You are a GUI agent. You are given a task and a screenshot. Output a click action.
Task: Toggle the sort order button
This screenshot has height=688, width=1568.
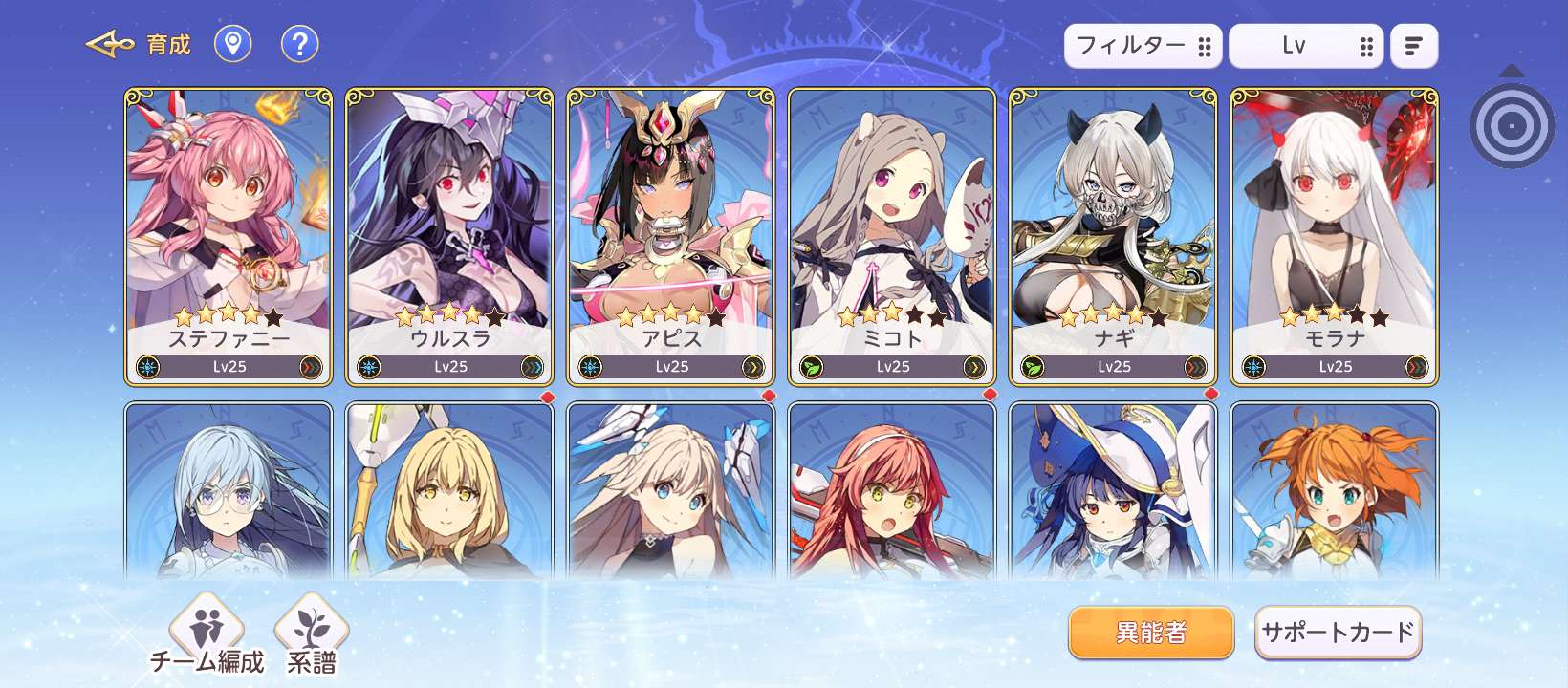point(1413,46)
